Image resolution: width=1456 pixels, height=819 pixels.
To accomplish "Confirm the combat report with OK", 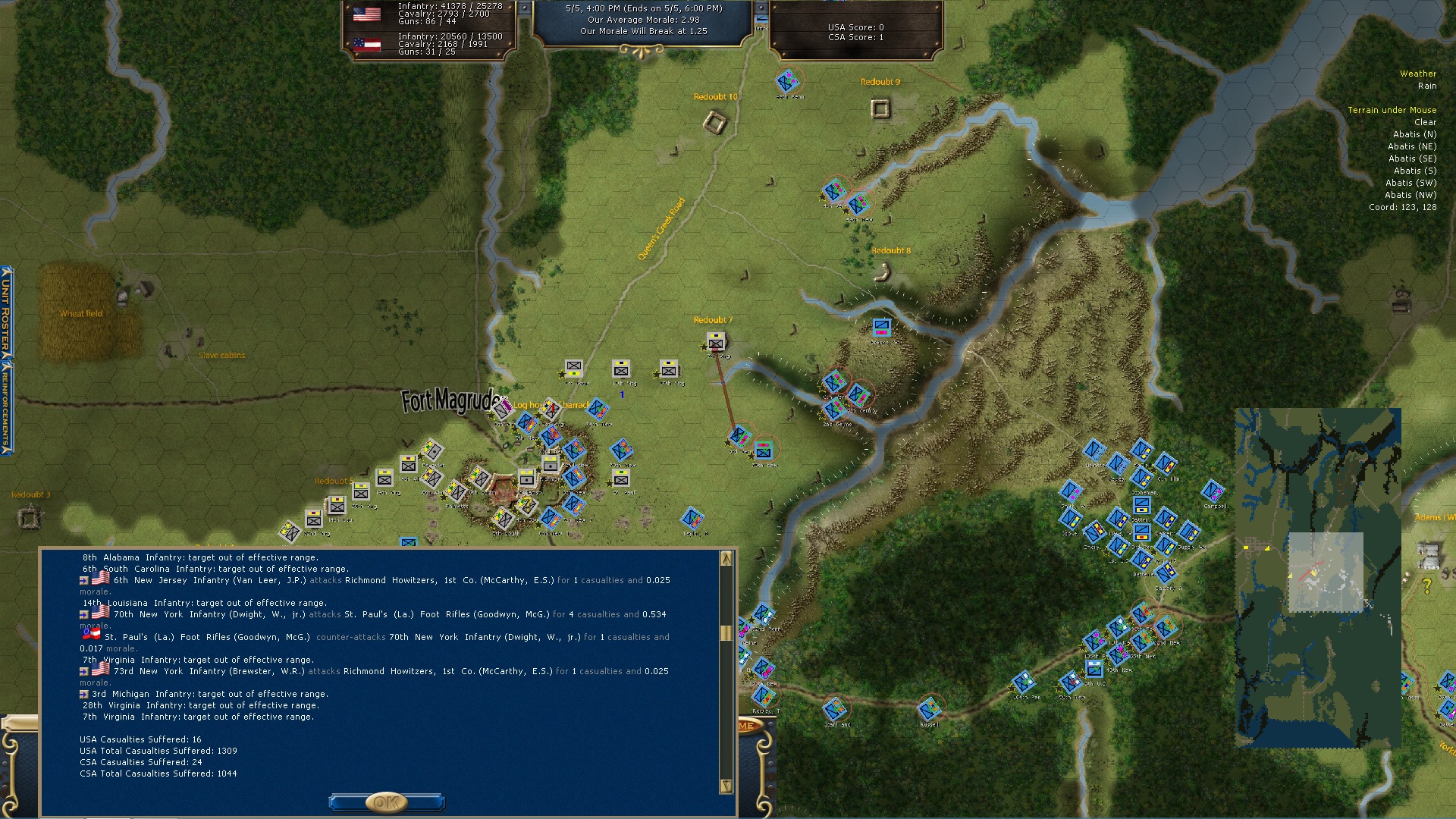I will pos(386,802).
